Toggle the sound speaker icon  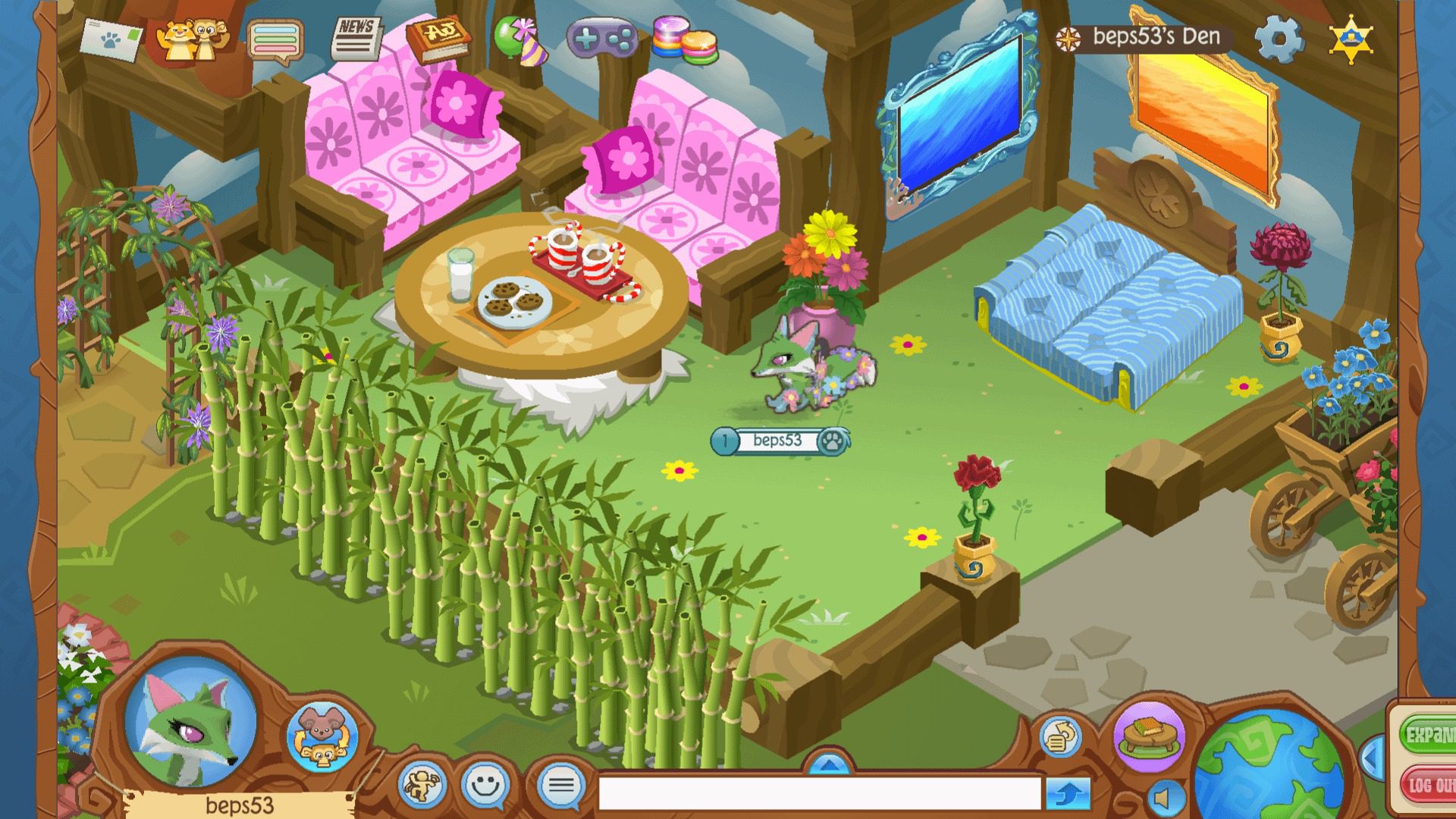pyautogui.click(x=1163, y=798)
